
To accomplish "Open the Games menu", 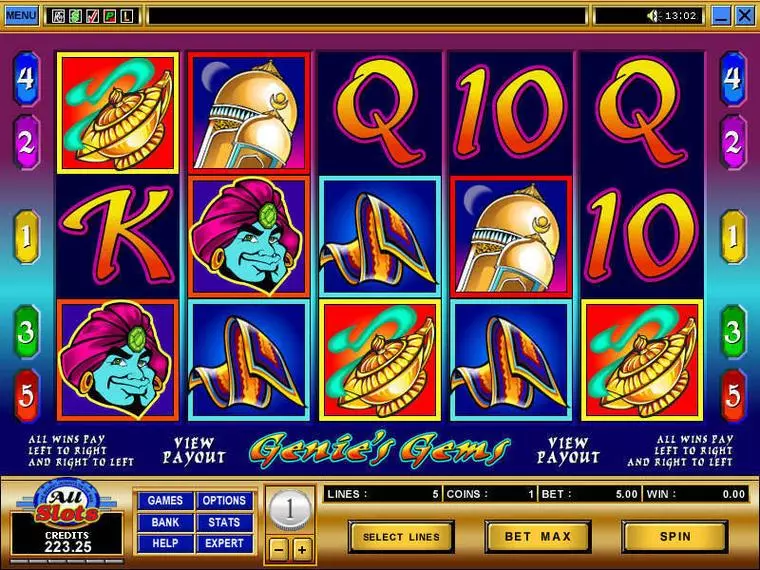I will pyautogui.click(x=165, y=501).
